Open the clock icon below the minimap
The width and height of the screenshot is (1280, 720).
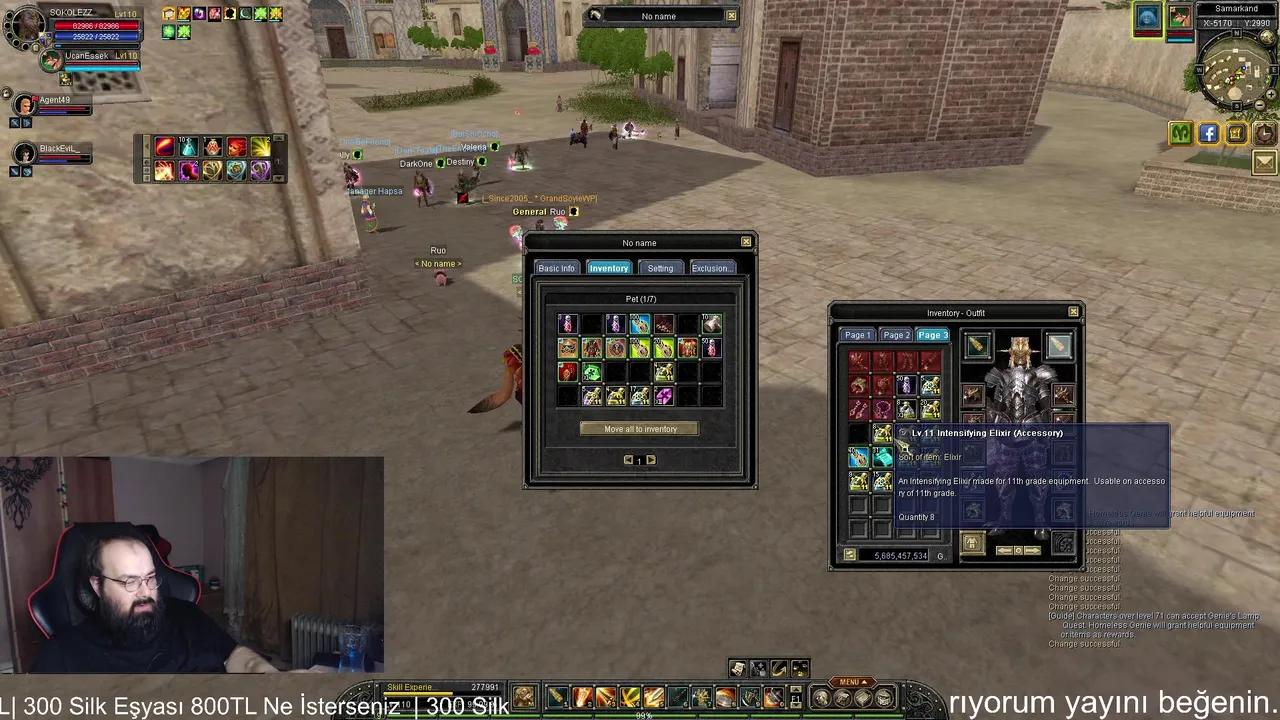pos(1263,133)
